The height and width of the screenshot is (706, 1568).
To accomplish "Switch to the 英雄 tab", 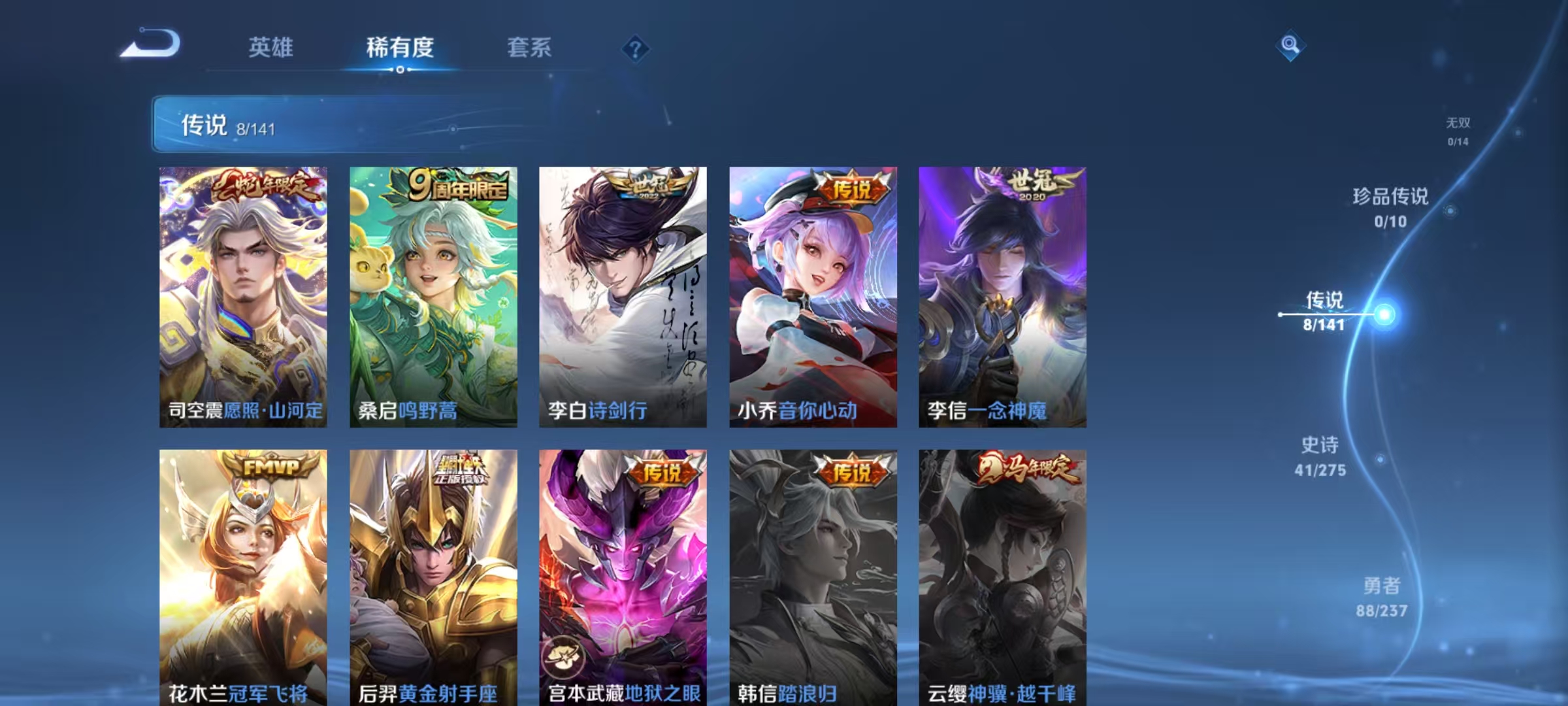I will [x=271, y=48].
